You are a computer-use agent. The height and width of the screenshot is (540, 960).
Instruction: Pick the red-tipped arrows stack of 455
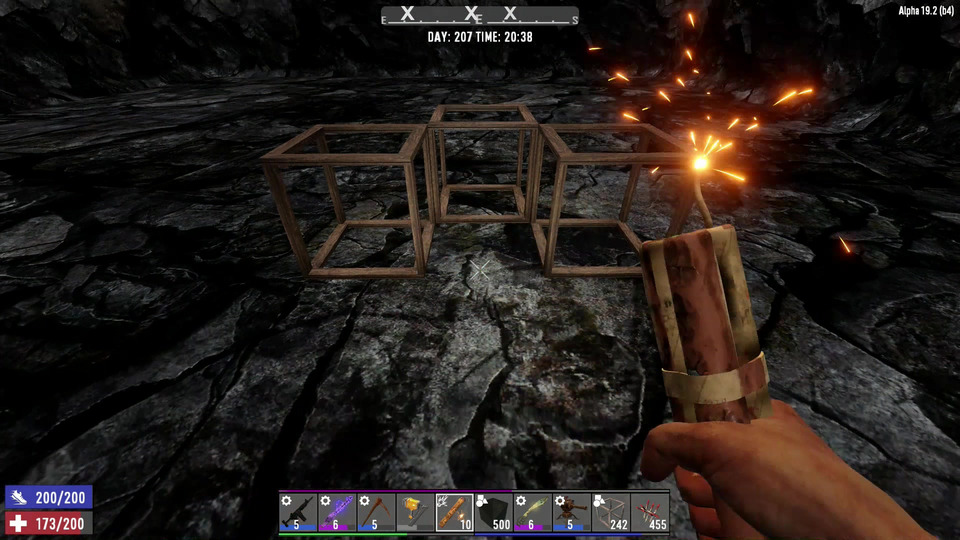pyautogui.click(x=649, y=512)
